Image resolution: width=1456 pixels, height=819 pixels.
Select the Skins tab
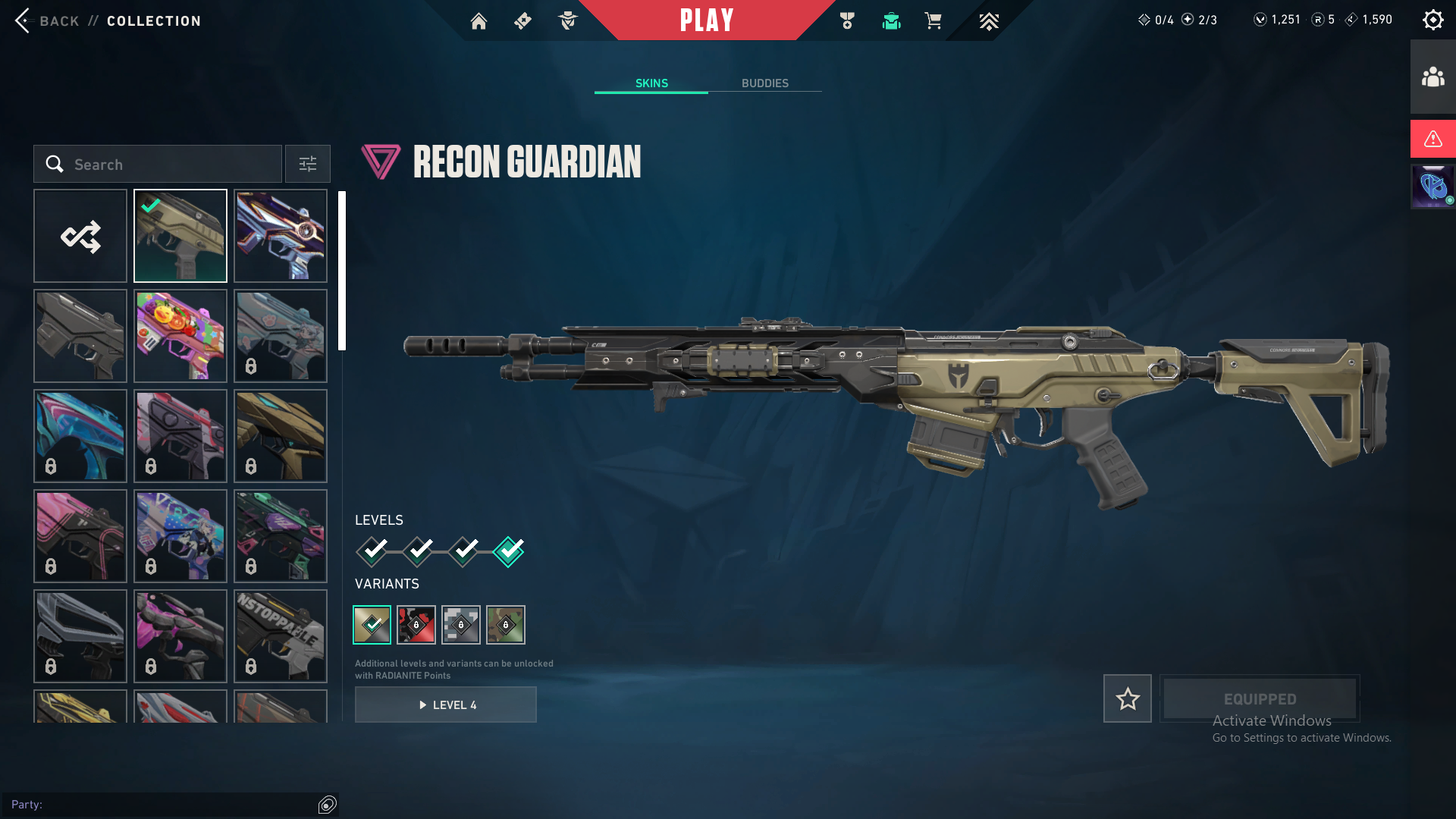(x=651, y=83)
